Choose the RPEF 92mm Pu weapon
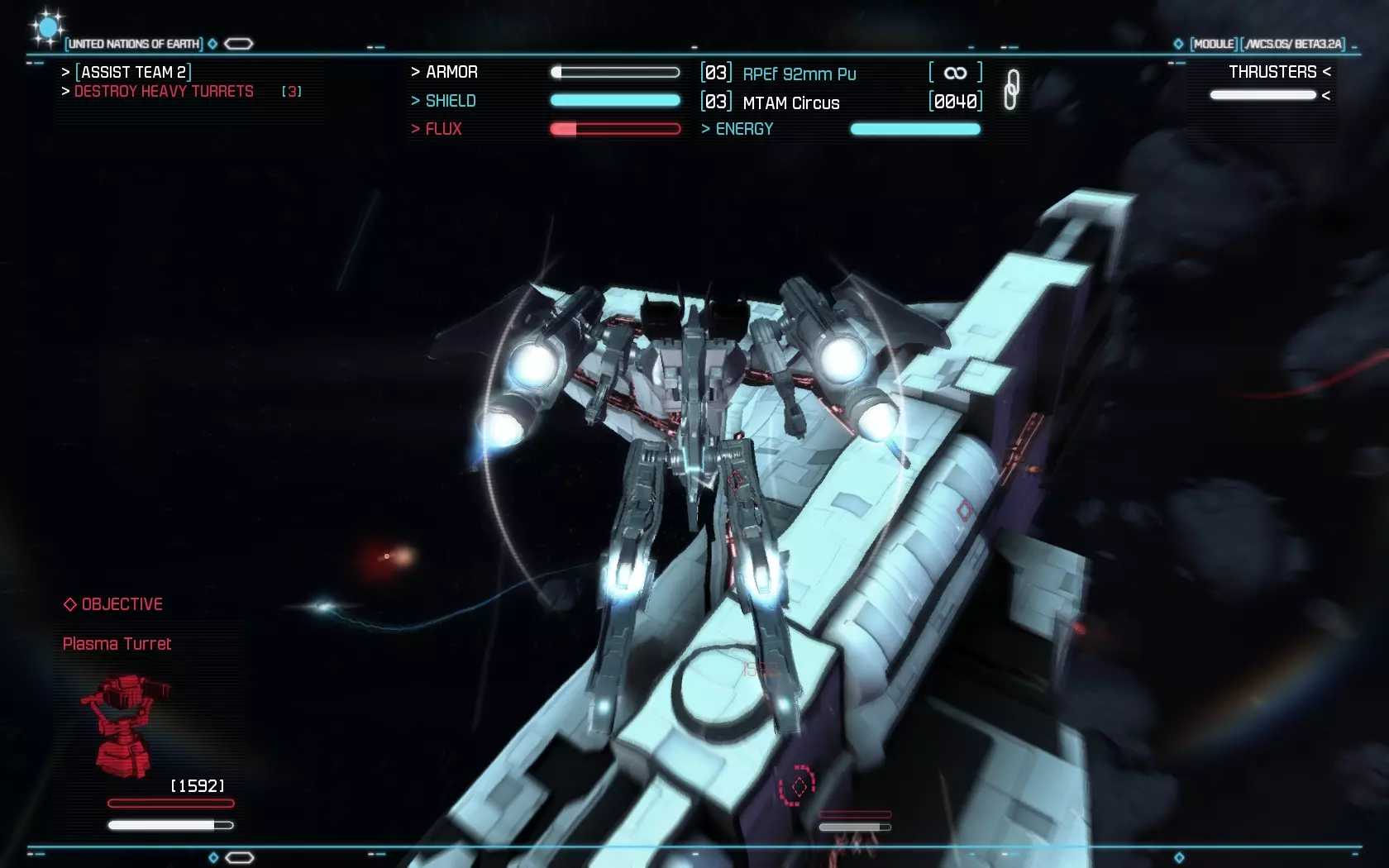Viewport: 1389px width, 868px height. (x=799, y=74)
